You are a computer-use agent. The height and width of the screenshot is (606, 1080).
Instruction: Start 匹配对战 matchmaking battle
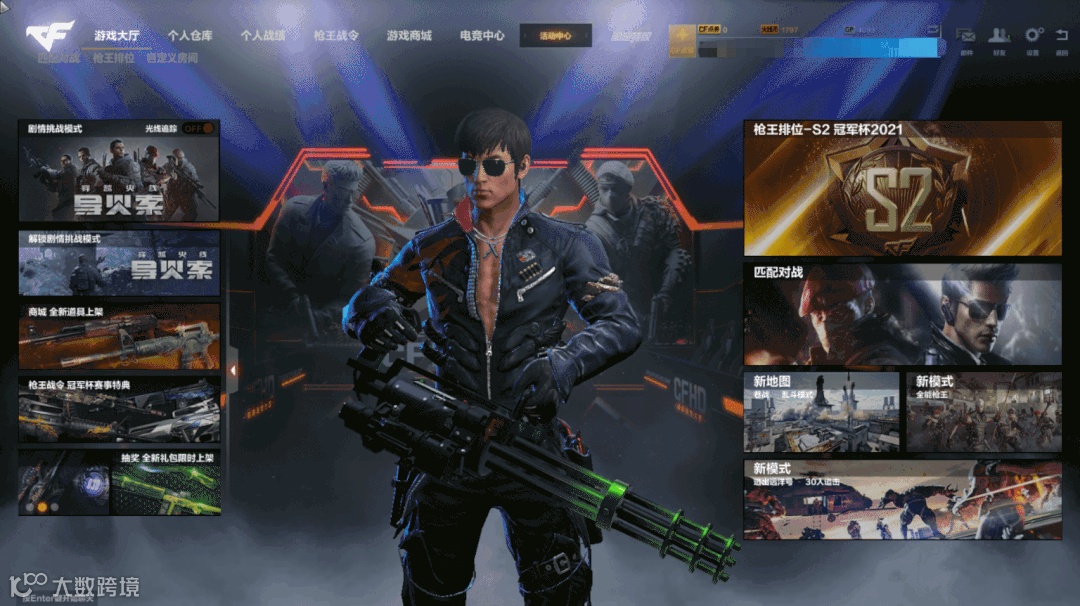pos(902,314)
